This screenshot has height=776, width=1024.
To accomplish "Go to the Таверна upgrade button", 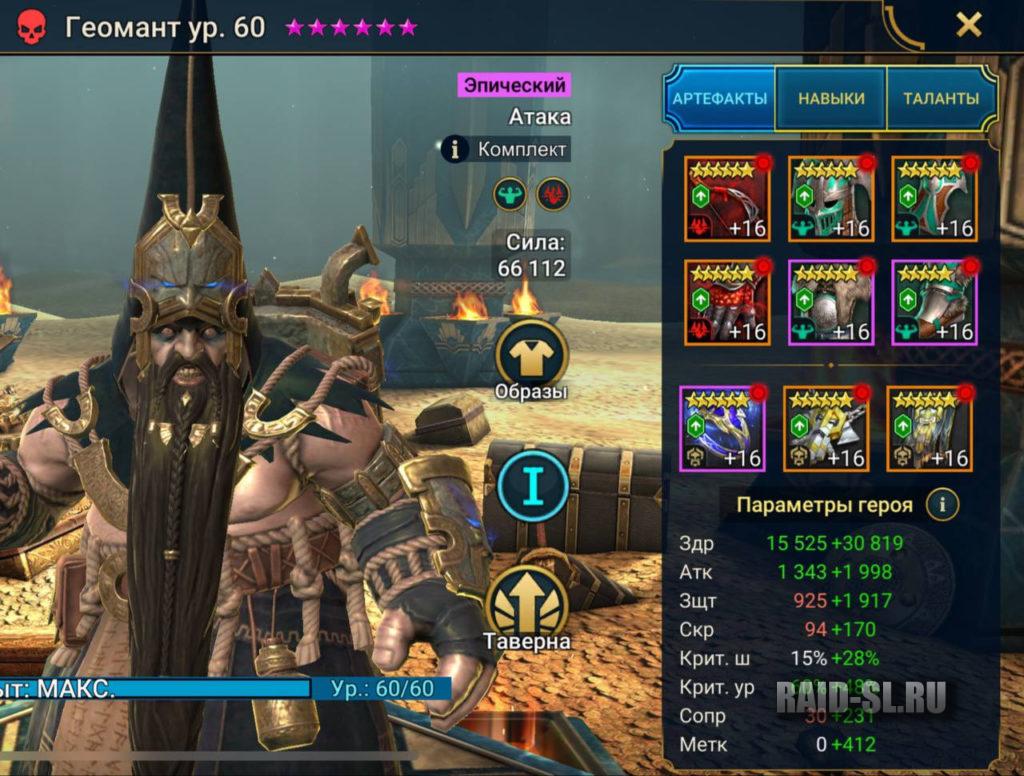I will (527, 607).
